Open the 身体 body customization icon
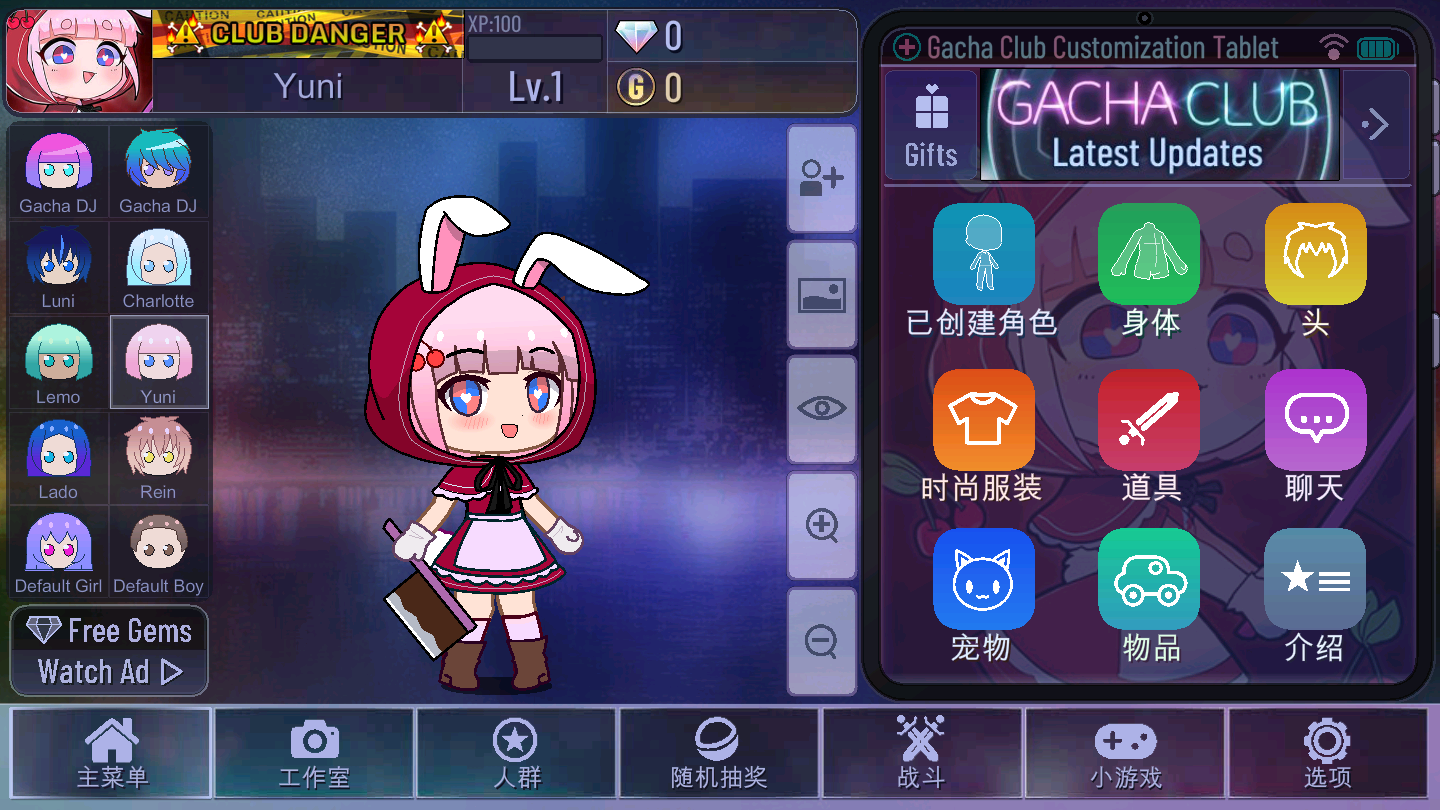The height and width of the screenshot is (810, 1440). 1148,254
